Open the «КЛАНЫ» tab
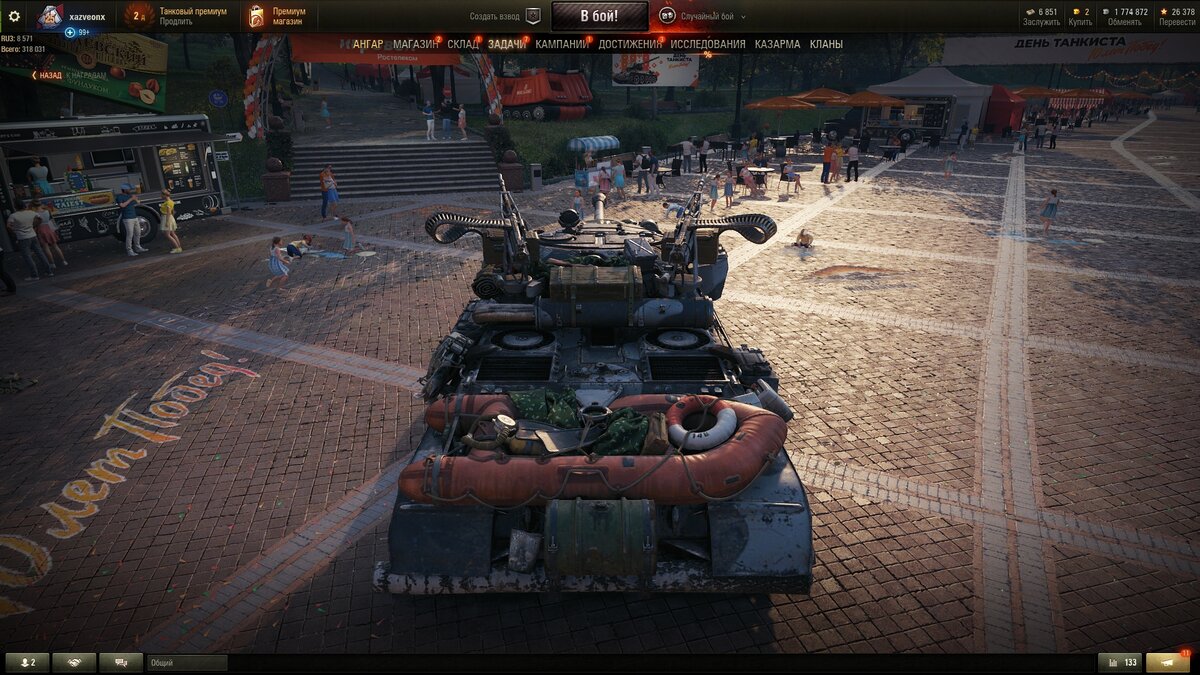 826,44
